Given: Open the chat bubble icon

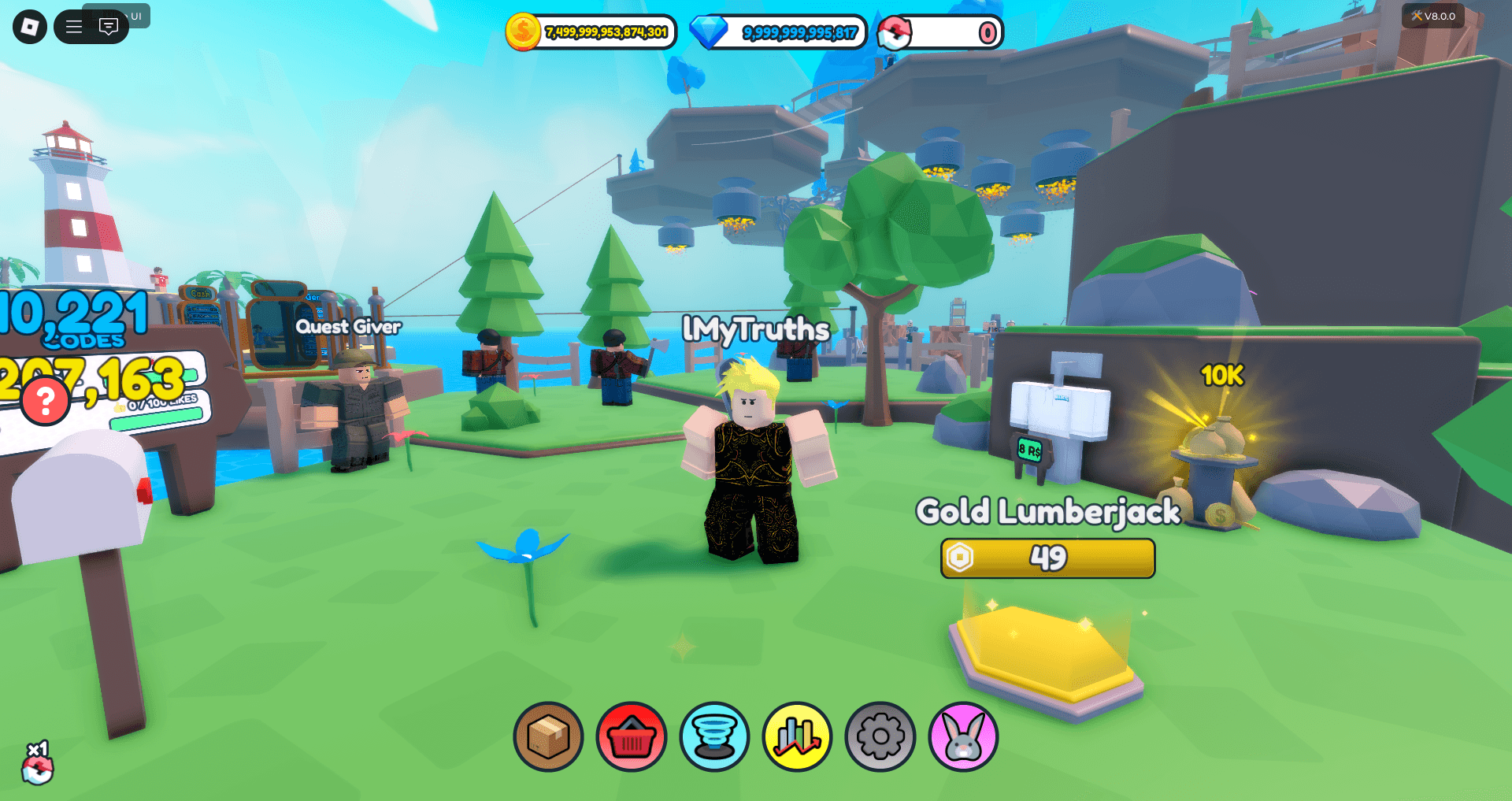Looking at the screenshot, I should [x=107, y=26].
